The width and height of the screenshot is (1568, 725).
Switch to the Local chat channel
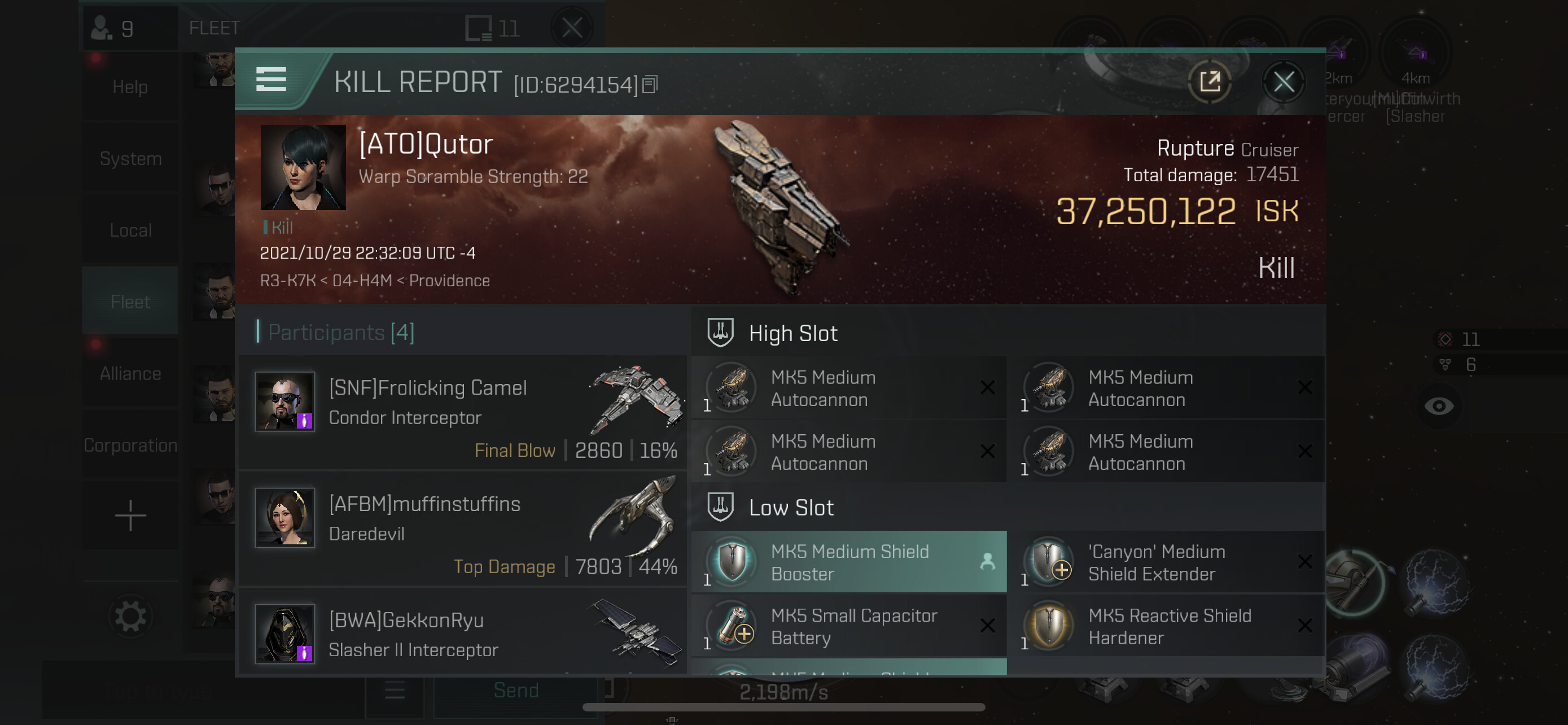click(x=130, y=230)
